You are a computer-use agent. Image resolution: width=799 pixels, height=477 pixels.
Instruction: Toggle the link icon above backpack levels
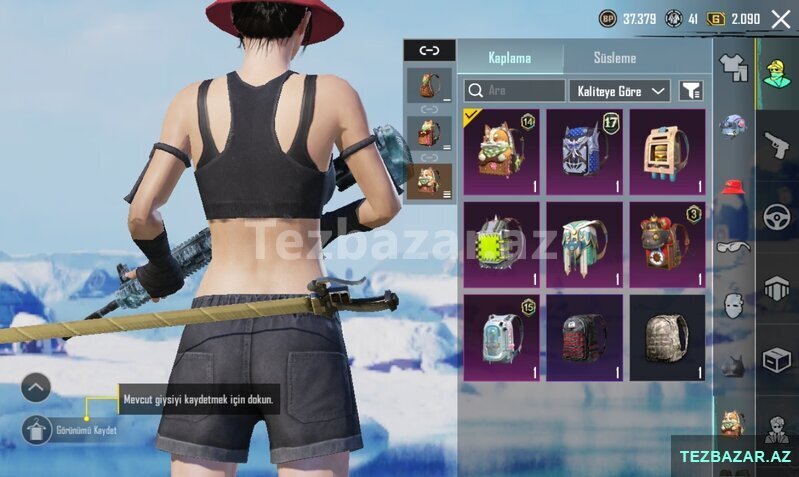[429, 50]
